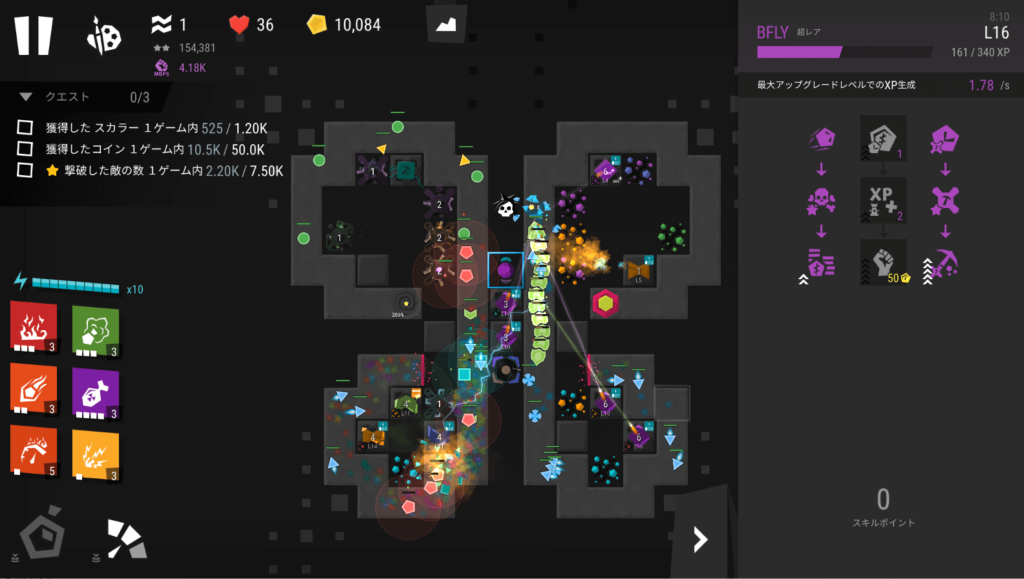Collapse the クエスト quest list
Viewport: 1024px width, 579px height.
[26, 97]
